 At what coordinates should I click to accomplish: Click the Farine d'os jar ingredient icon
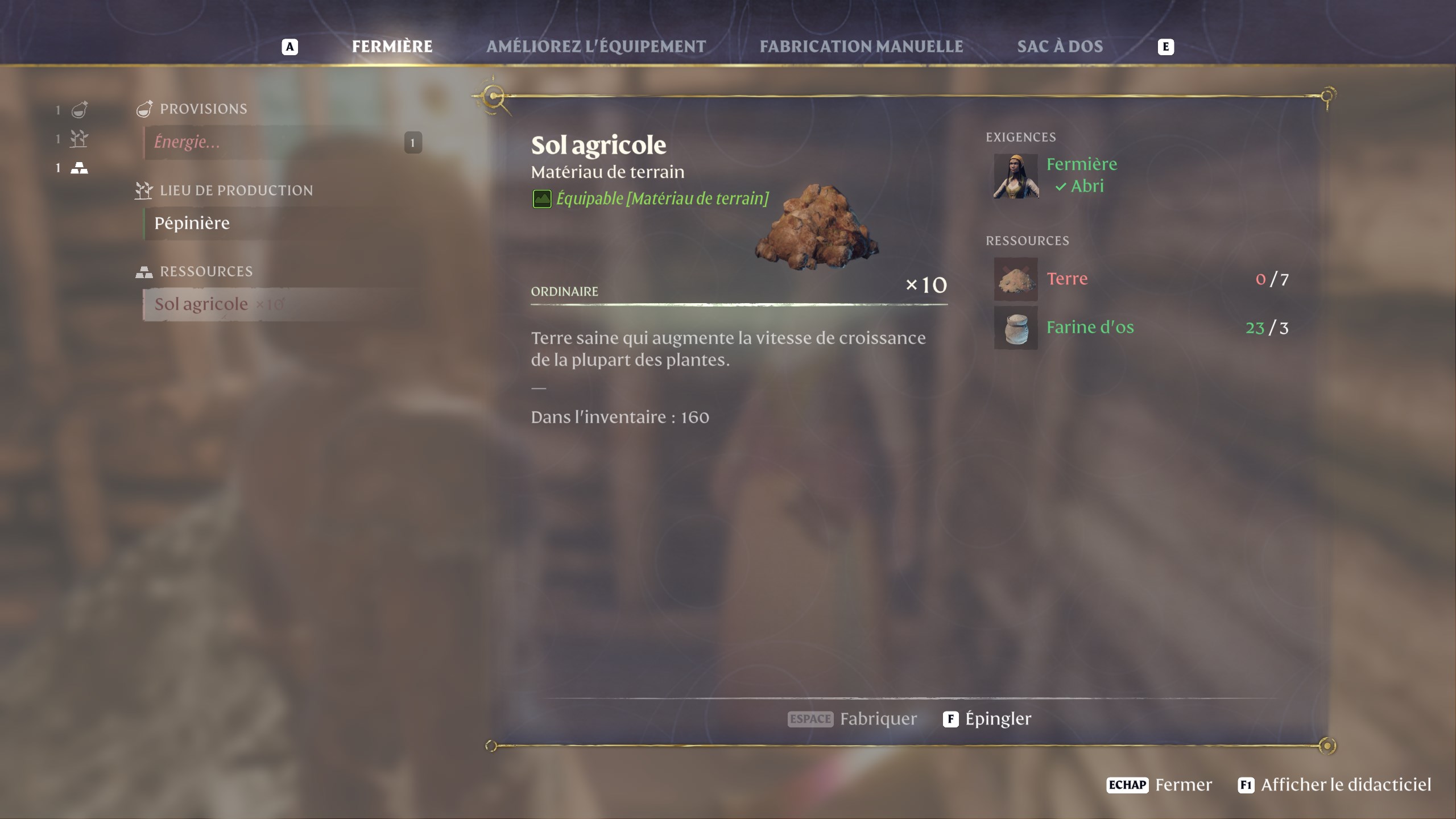coord(1016,328)
